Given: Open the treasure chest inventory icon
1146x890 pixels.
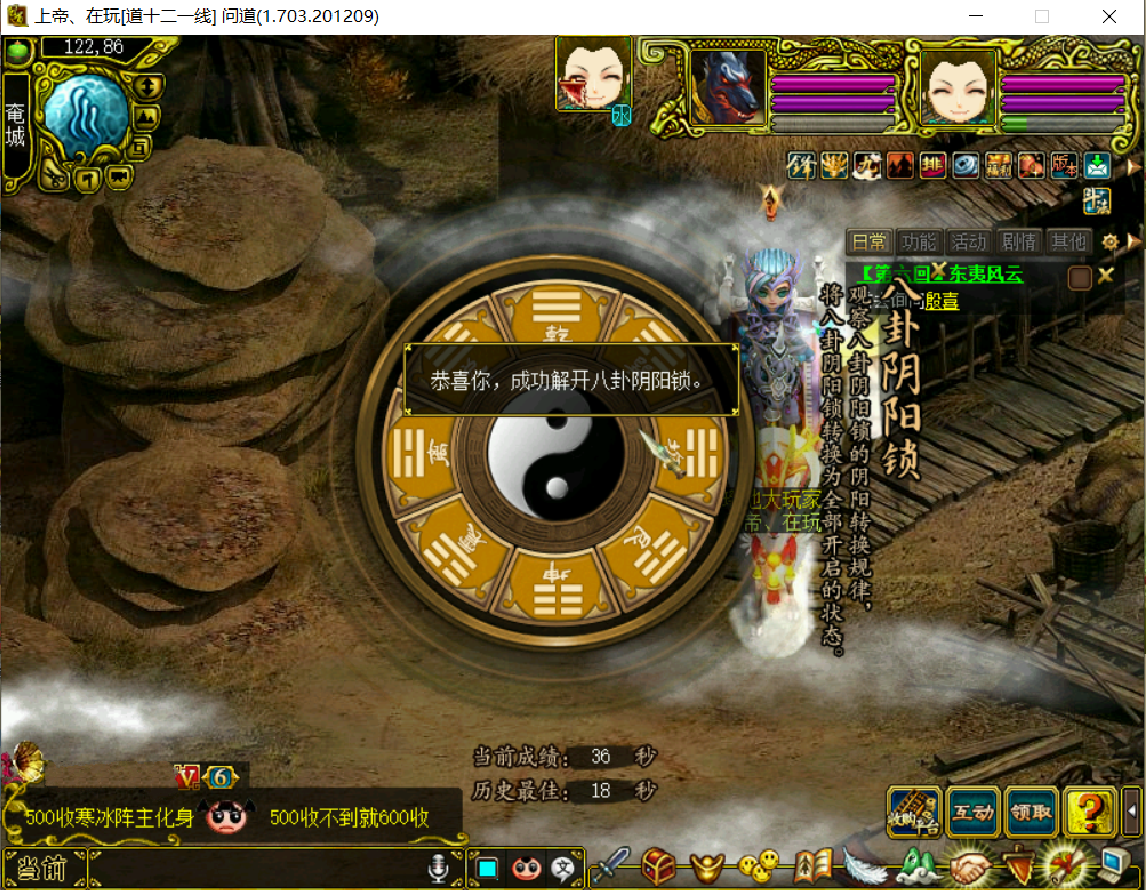Looking at the screenshot, I should click(x=659, y=866).
